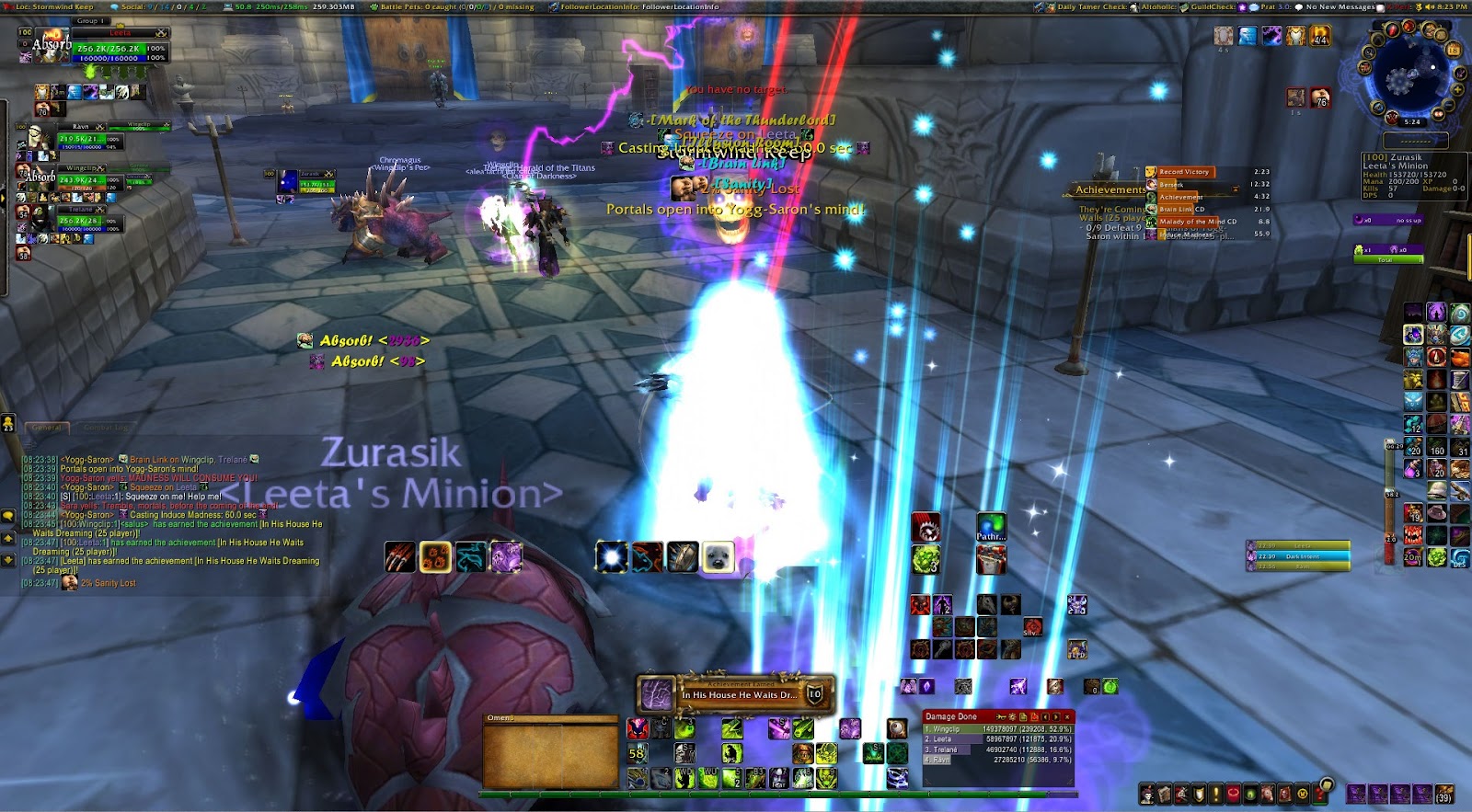Switch to the Combat Log tab
Screen dimensions: 1472x812
(x=106, y=428)
